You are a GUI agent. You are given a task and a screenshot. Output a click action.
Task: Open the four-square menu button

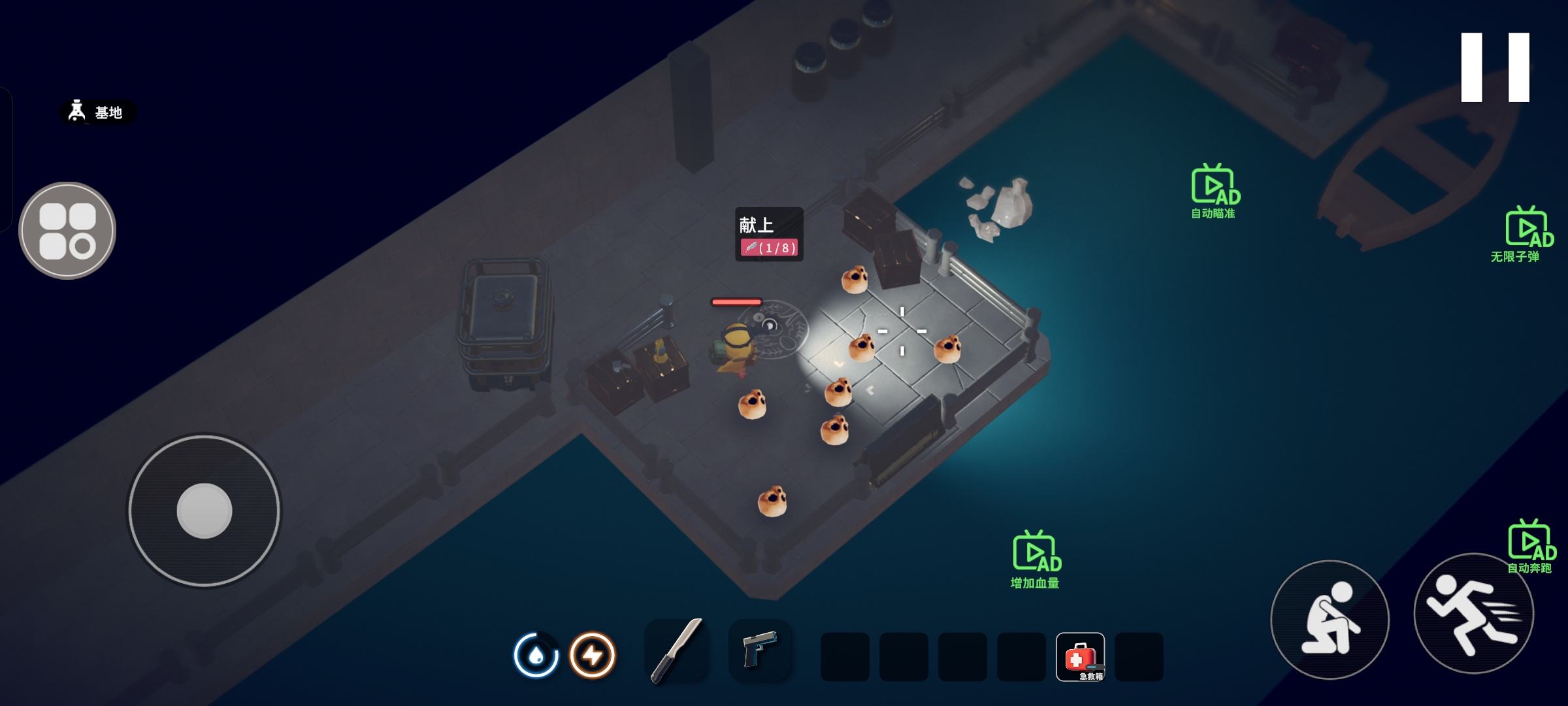pos(67,231)
